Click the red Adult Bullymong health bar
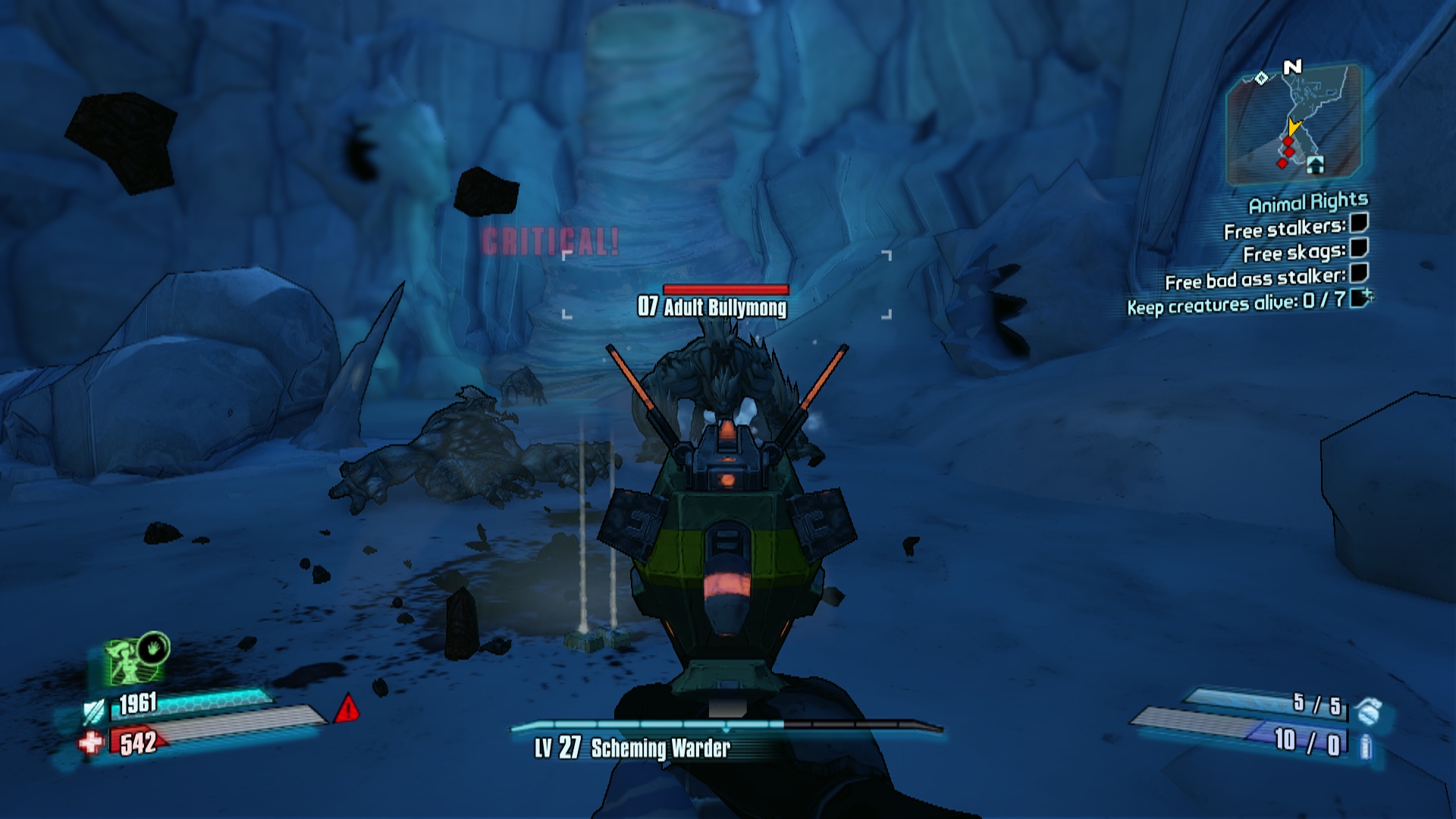The height and width of the screenshot is (819, 1456). pyautogui.click(x=726, y=288)
